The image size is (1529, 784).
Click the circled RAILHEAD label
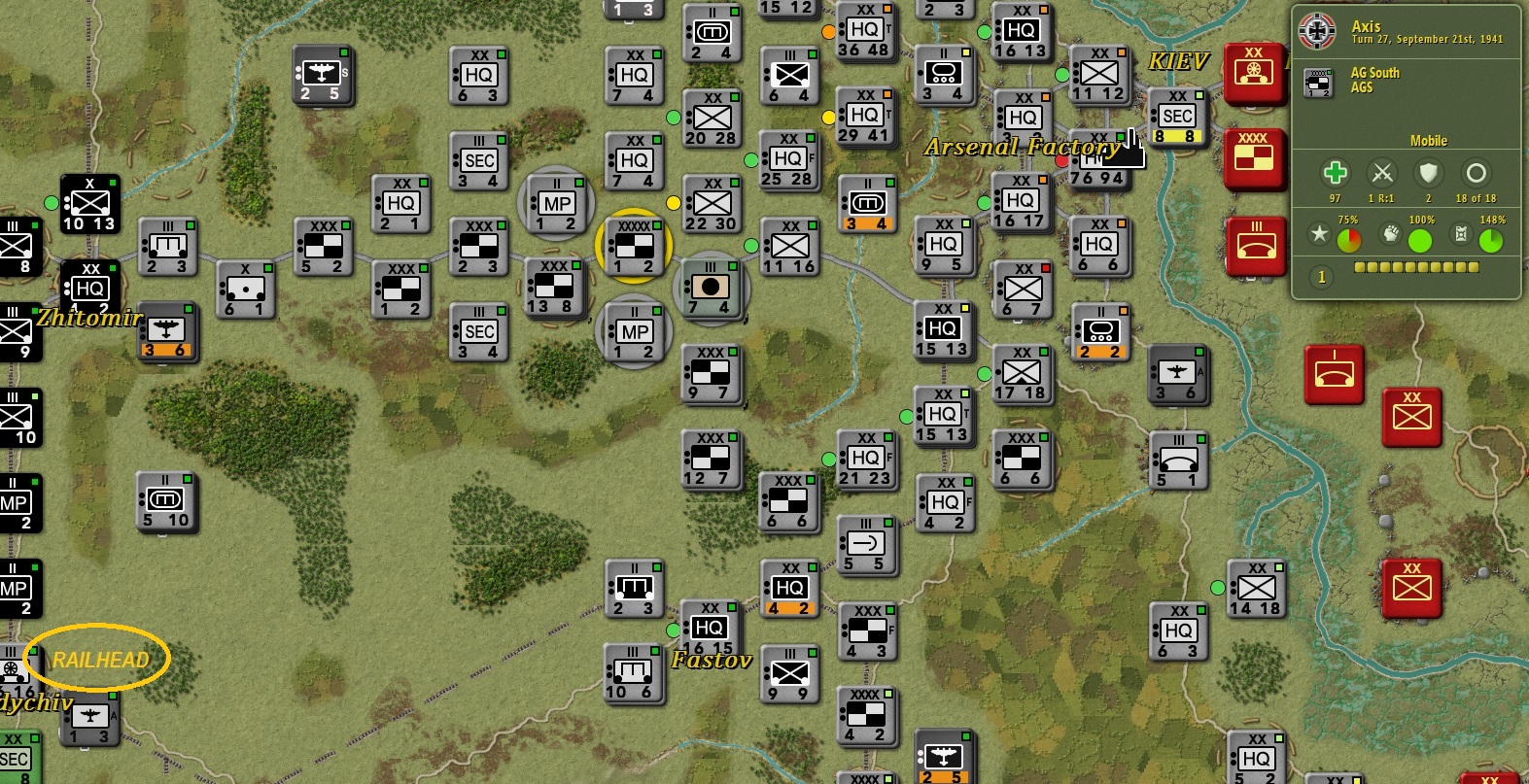pos(103,658)
